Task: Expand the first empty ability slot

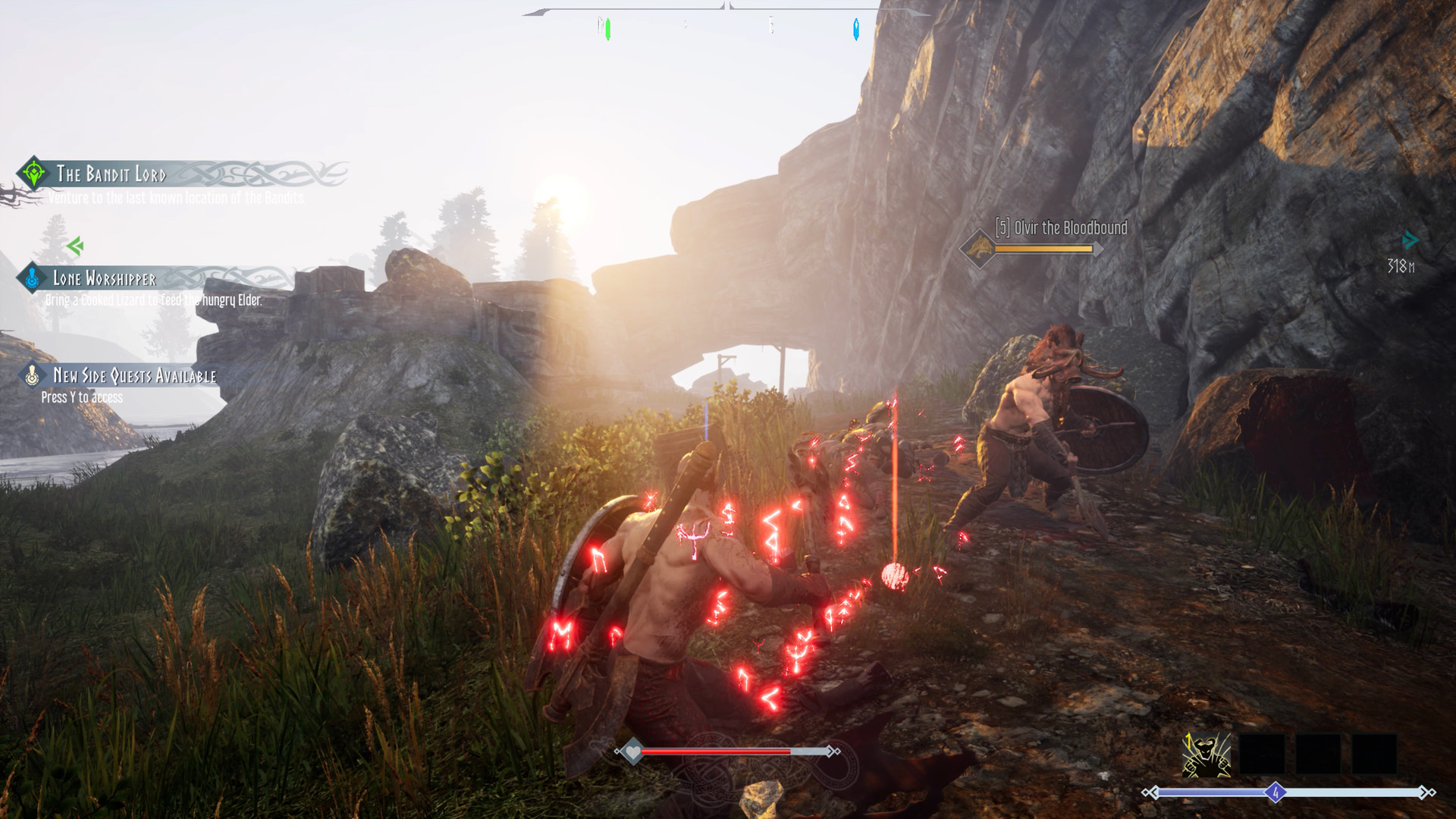Action: (1263, 754)
